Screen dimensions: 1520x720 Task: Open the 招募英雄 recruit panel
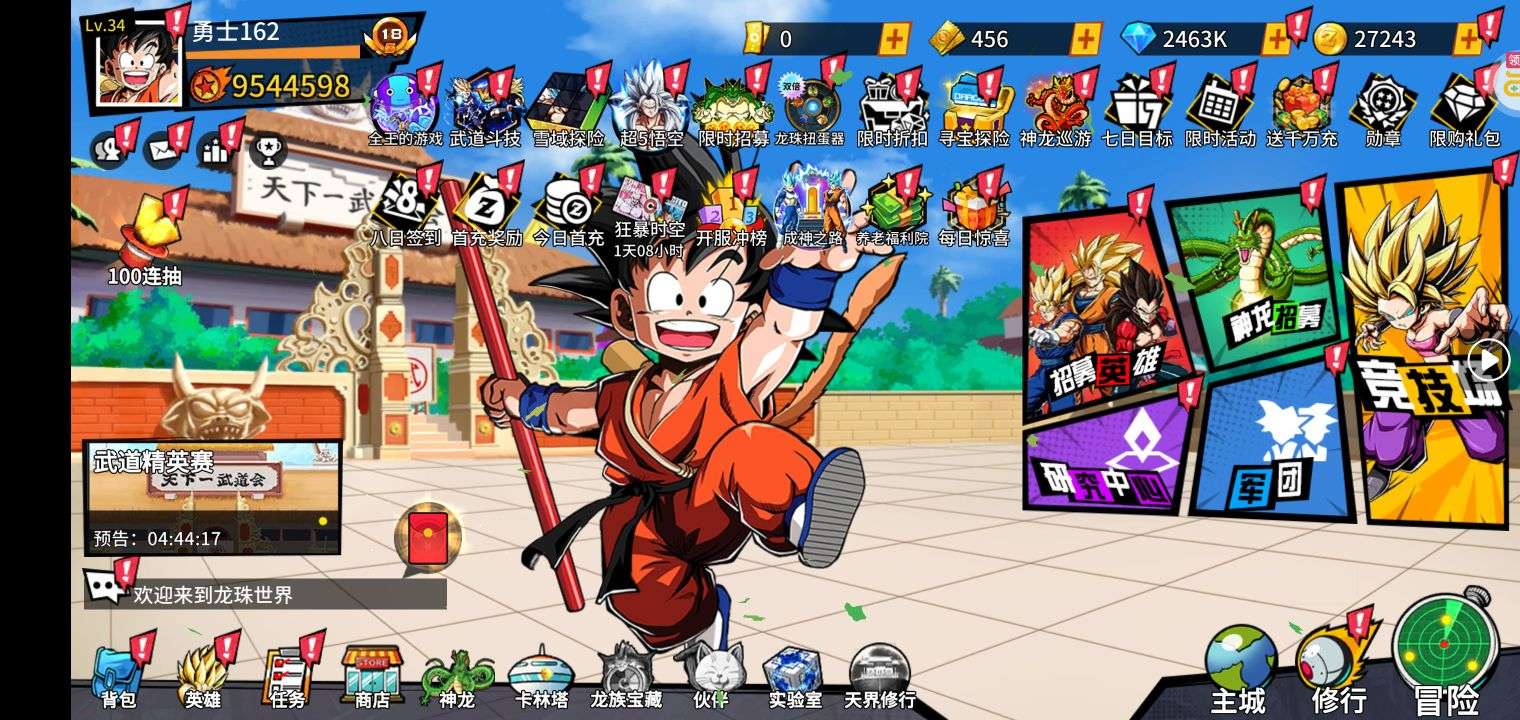coord(1100,310)
